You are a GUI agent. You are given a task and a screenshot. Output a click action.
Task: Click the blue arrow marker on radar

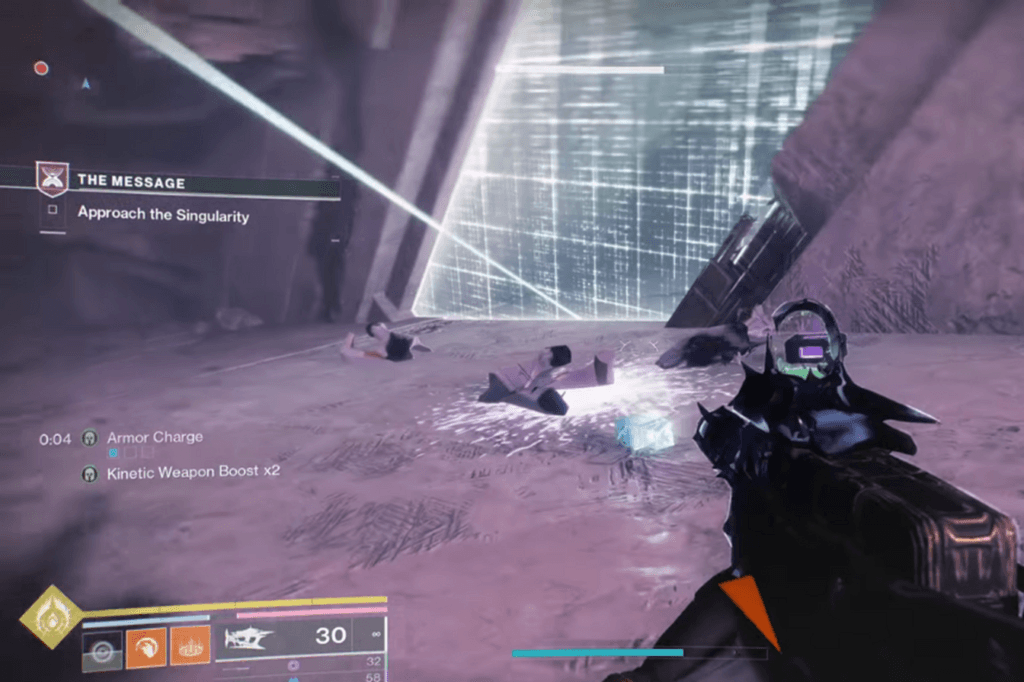pyautogui.click(x=86, y=85)
